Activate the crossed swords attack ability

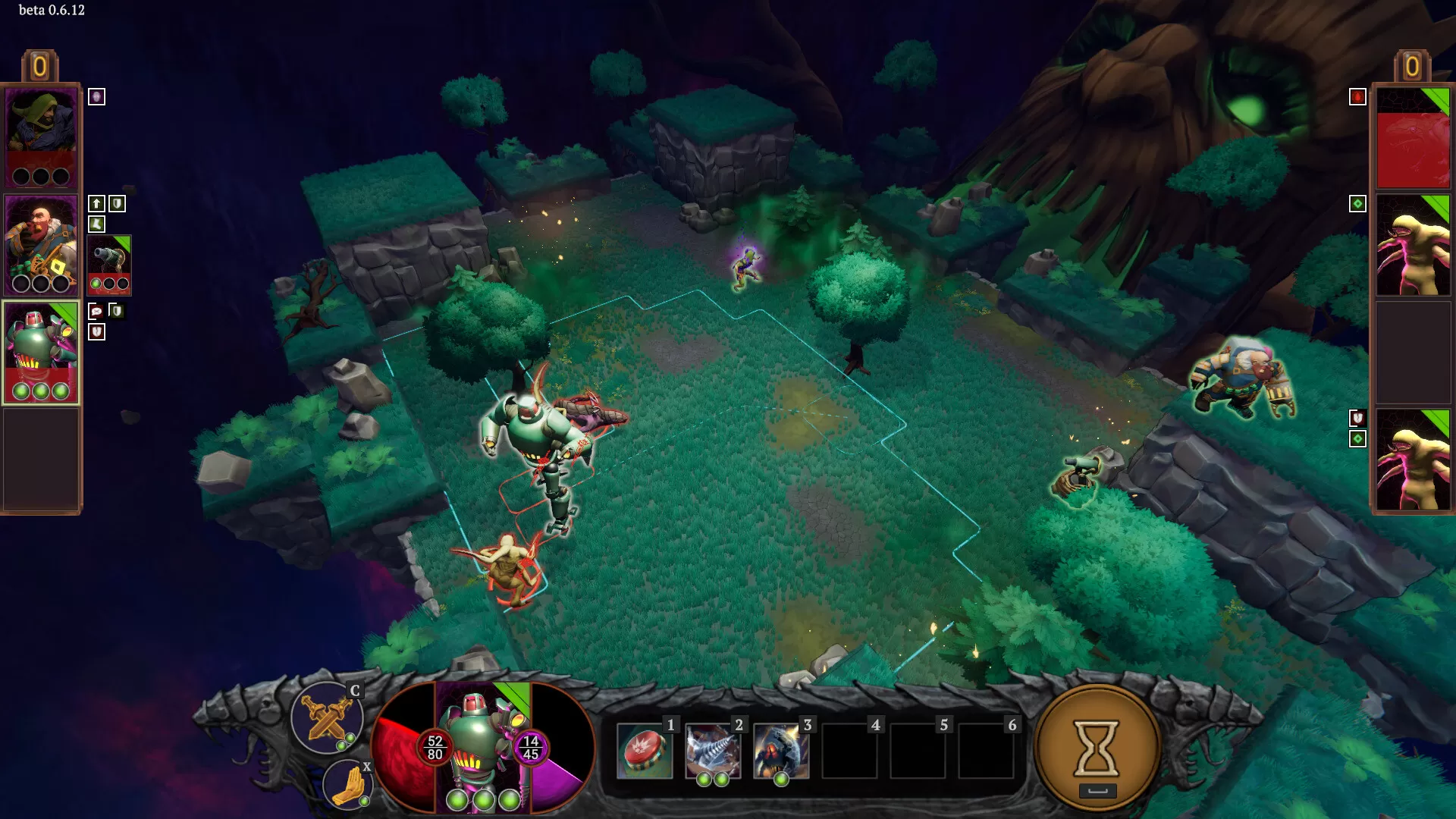327,717
